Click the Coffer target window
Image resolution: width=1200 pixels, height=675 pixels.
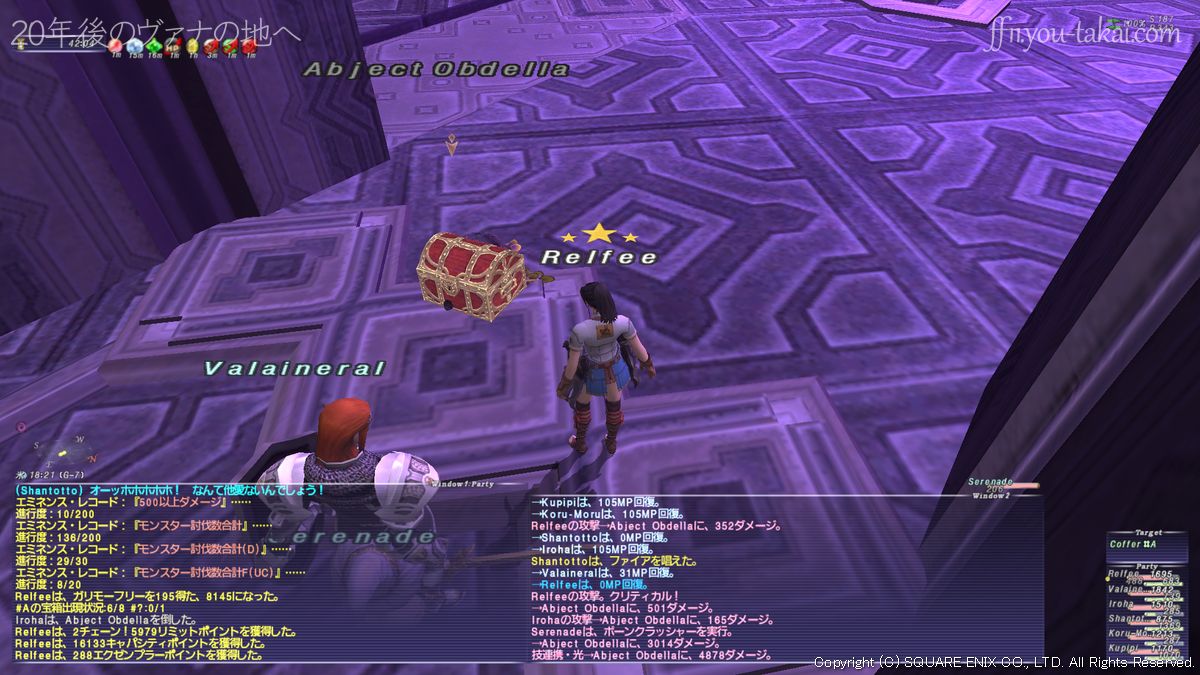pos(1144,544)
